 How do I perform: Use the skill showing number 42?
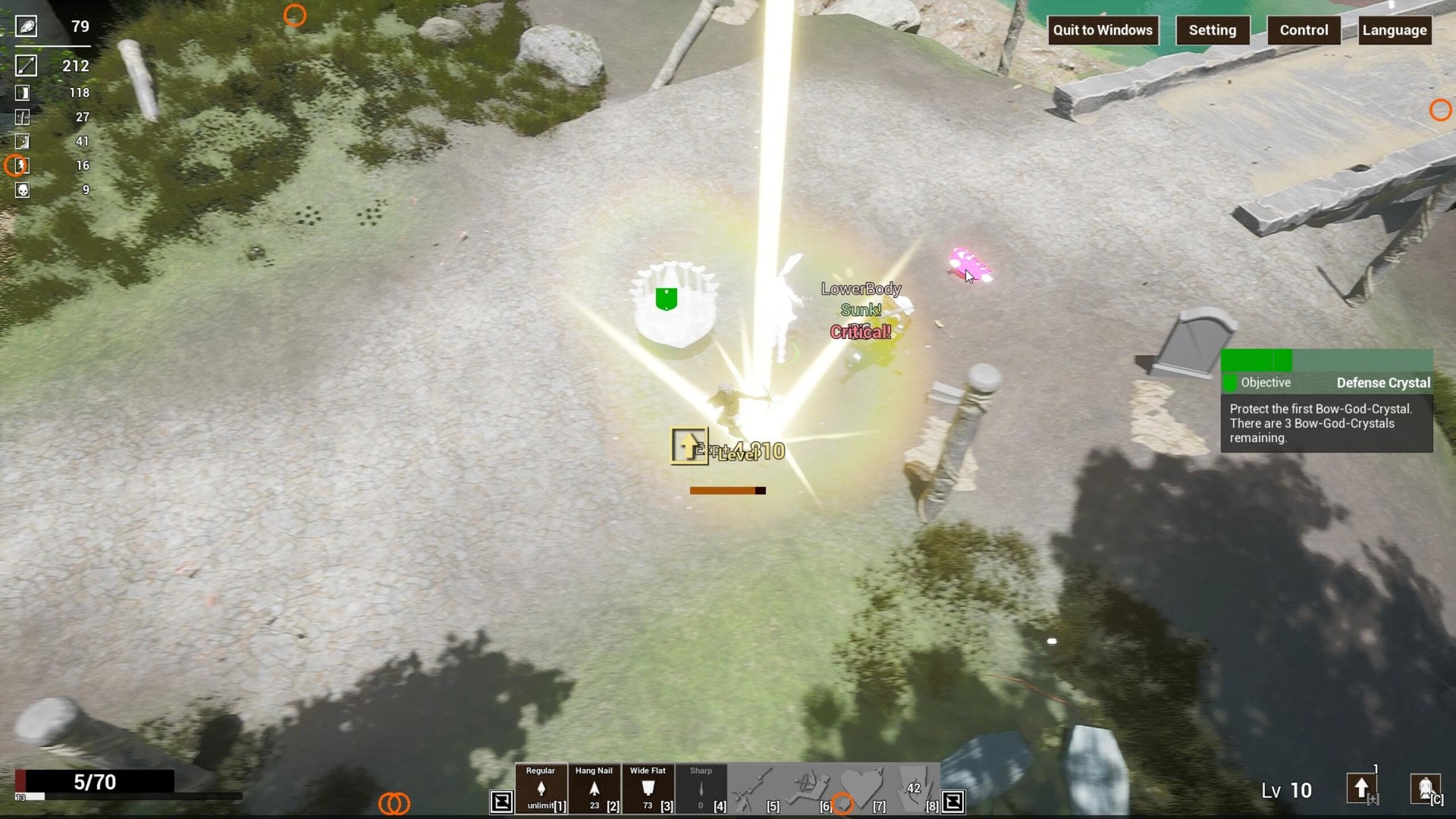click(x=914, y=789)
